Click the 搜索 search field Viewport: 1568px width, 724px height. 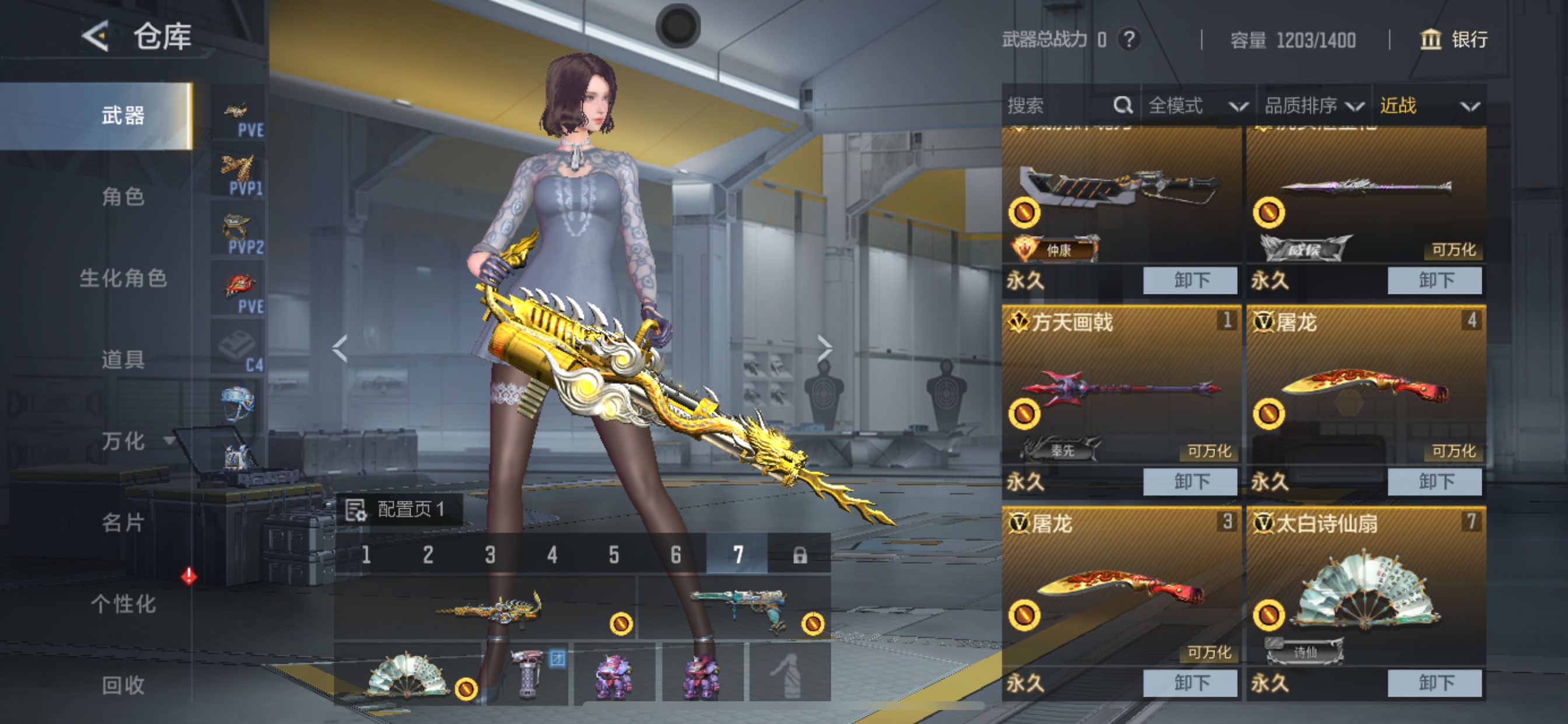click(1059, 106)
